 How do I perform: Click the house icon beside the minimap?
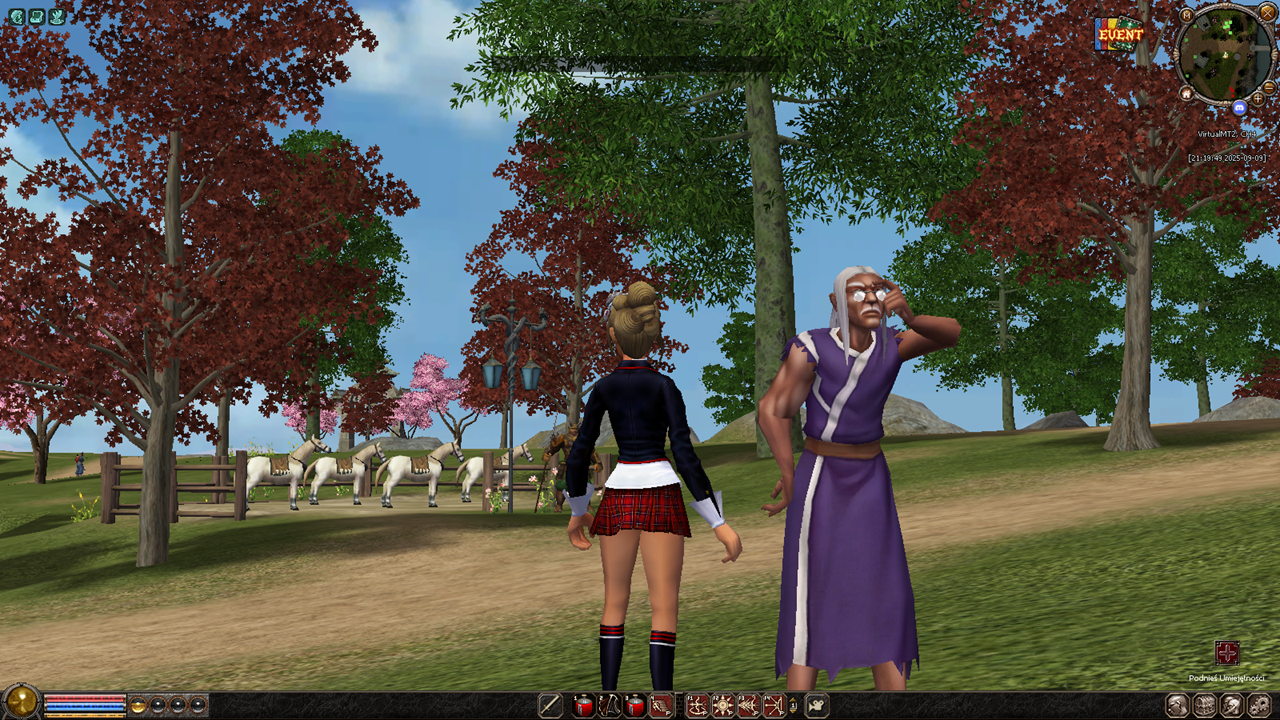1186,93
